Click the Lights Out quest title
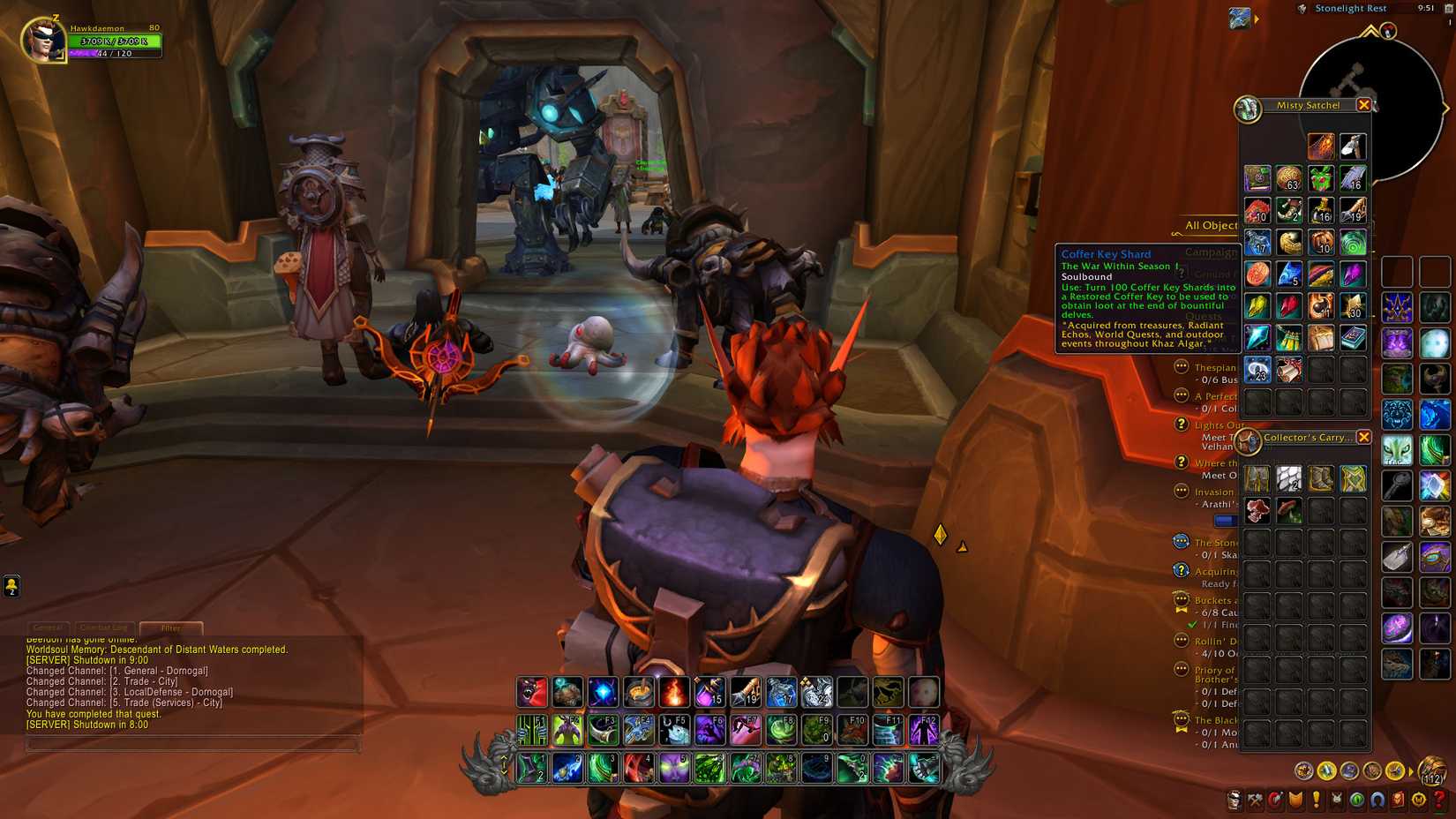This screenshot has height=819, width=1456. 1218,425
